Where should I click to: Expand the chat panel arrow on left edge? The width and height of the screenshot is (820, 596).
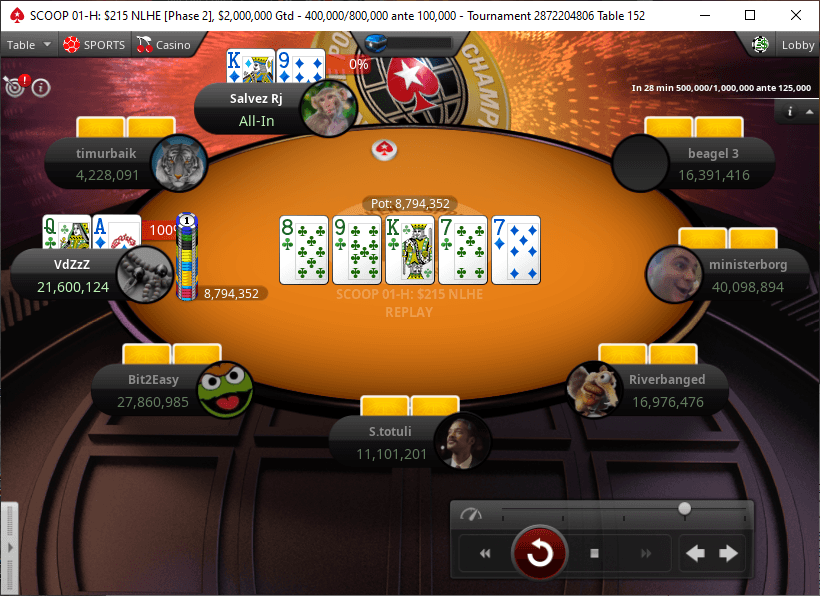point(9,548)
